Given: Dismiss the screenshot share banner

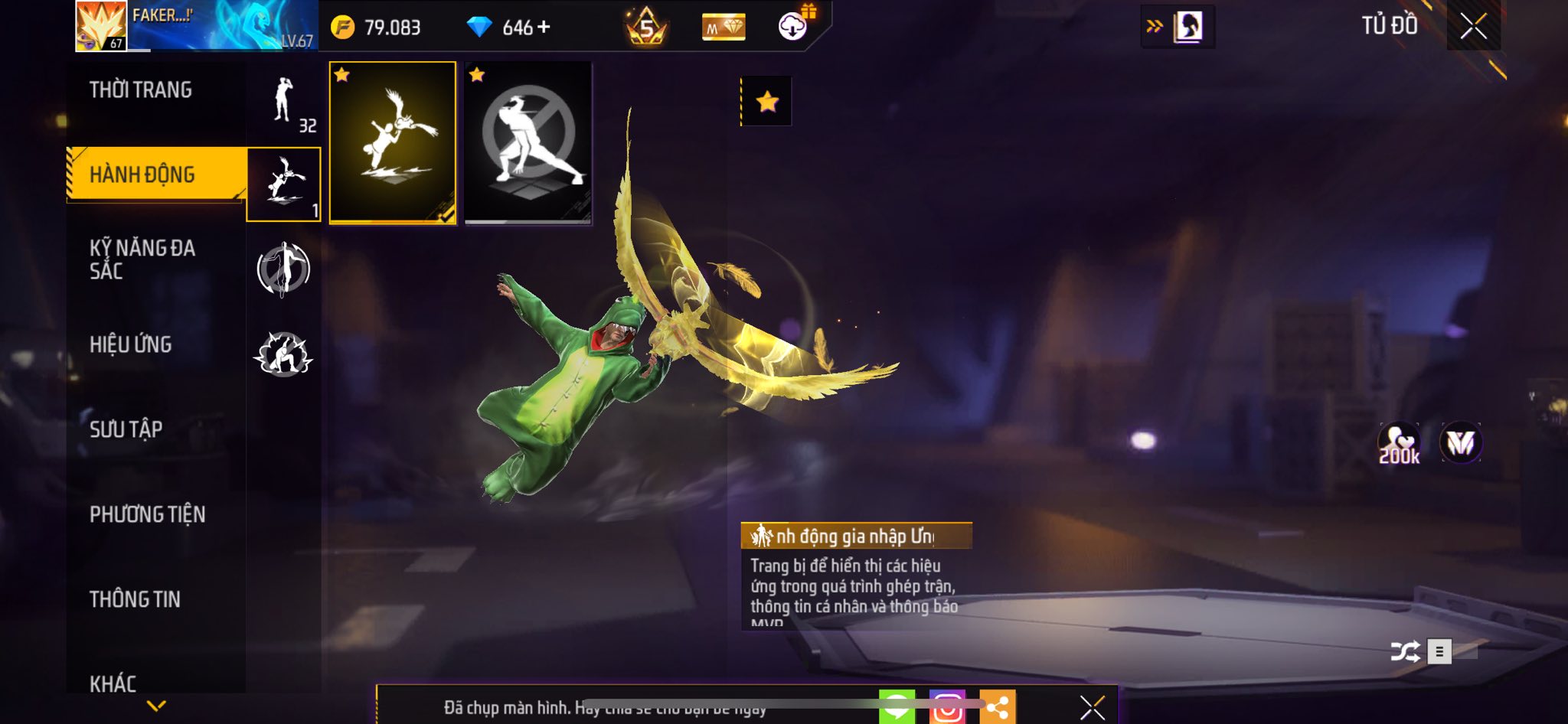Looking at the screenshot, I should pyautogui.click(x=1092, y=707).
